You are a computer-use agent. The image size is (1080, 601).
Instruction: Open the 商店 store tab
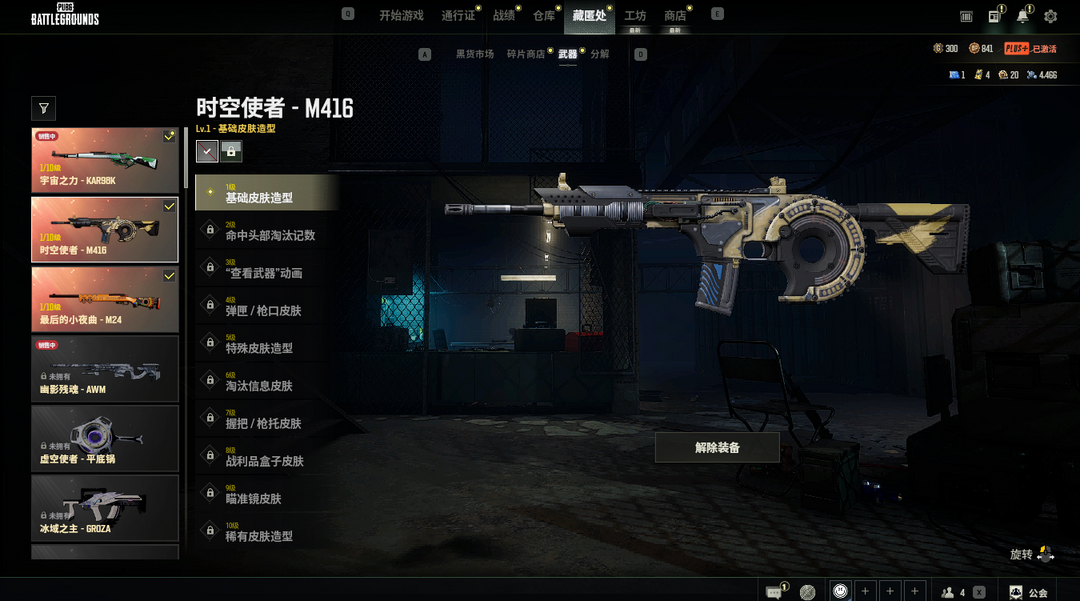tap(675, 15)
